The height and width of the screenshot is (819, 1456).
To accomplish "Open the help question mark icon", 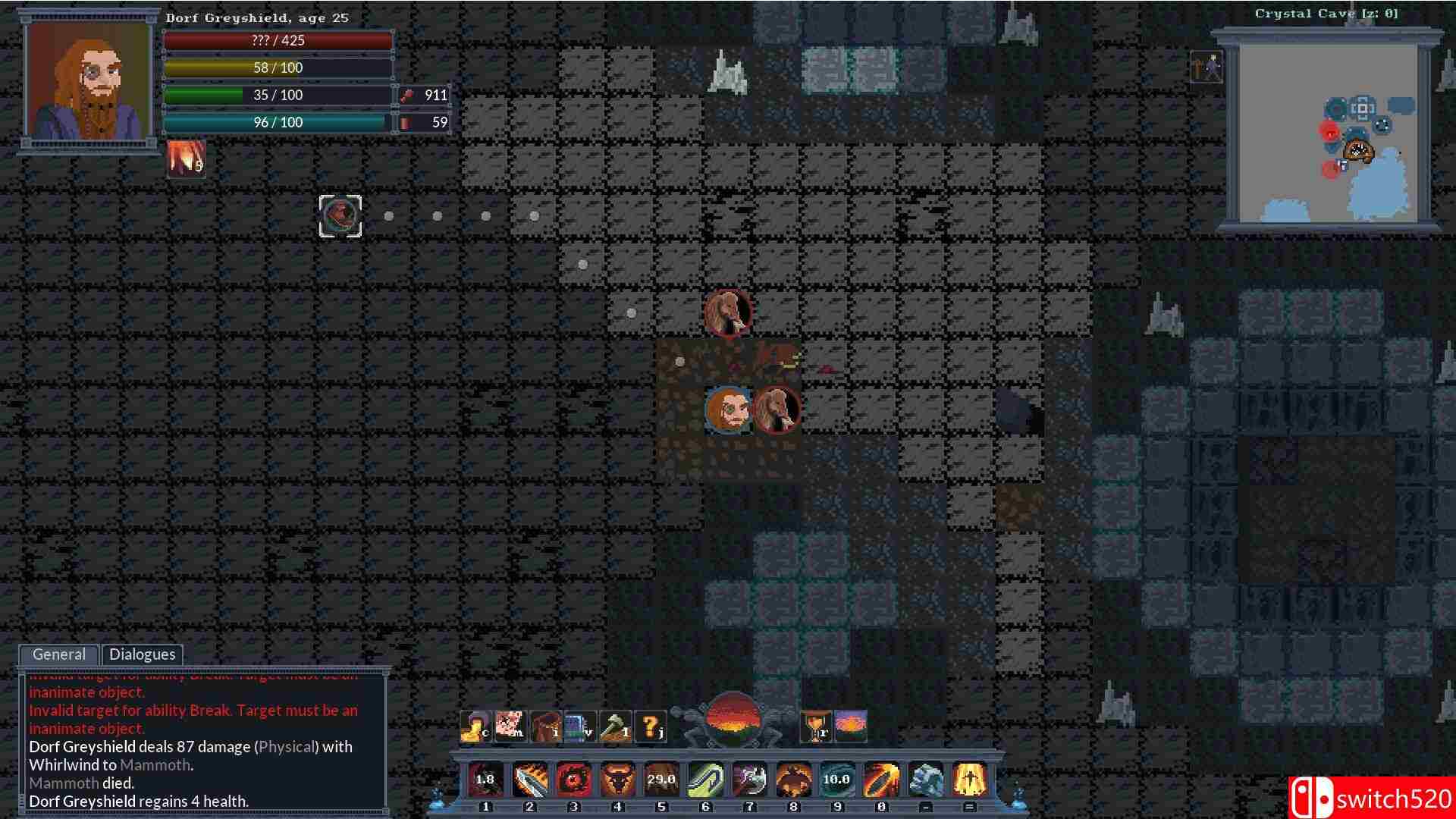I will pos(648,724).
